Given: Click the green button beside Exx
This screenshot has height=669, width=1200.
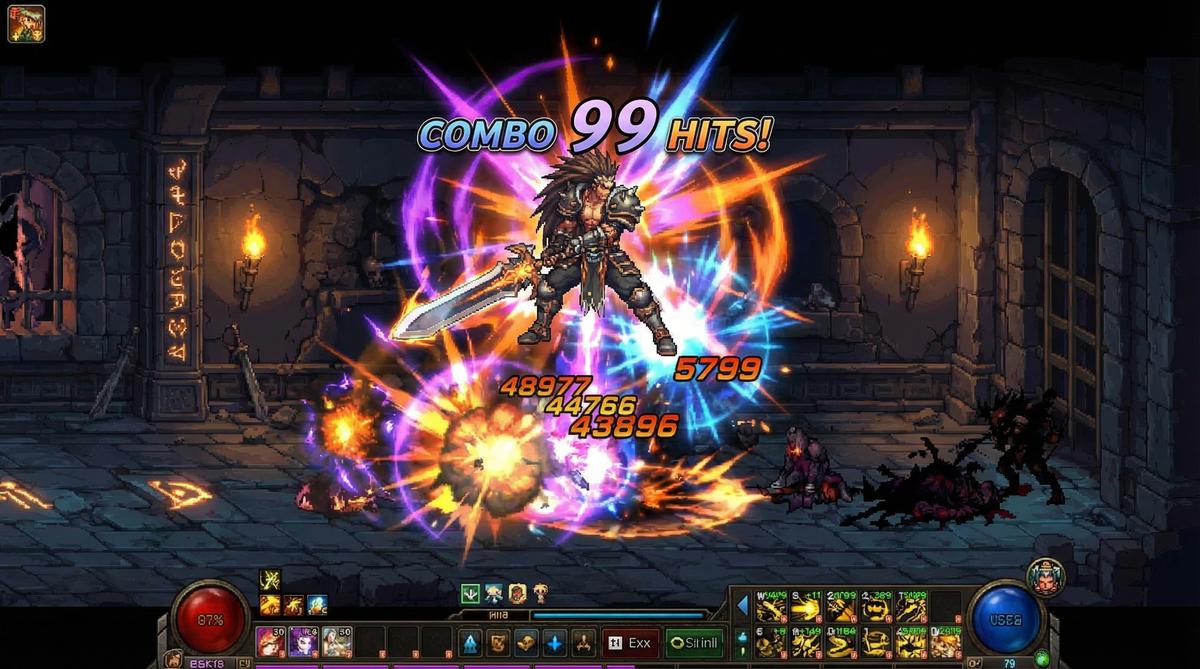Looking at the screenshot, I should coord(694,642).
